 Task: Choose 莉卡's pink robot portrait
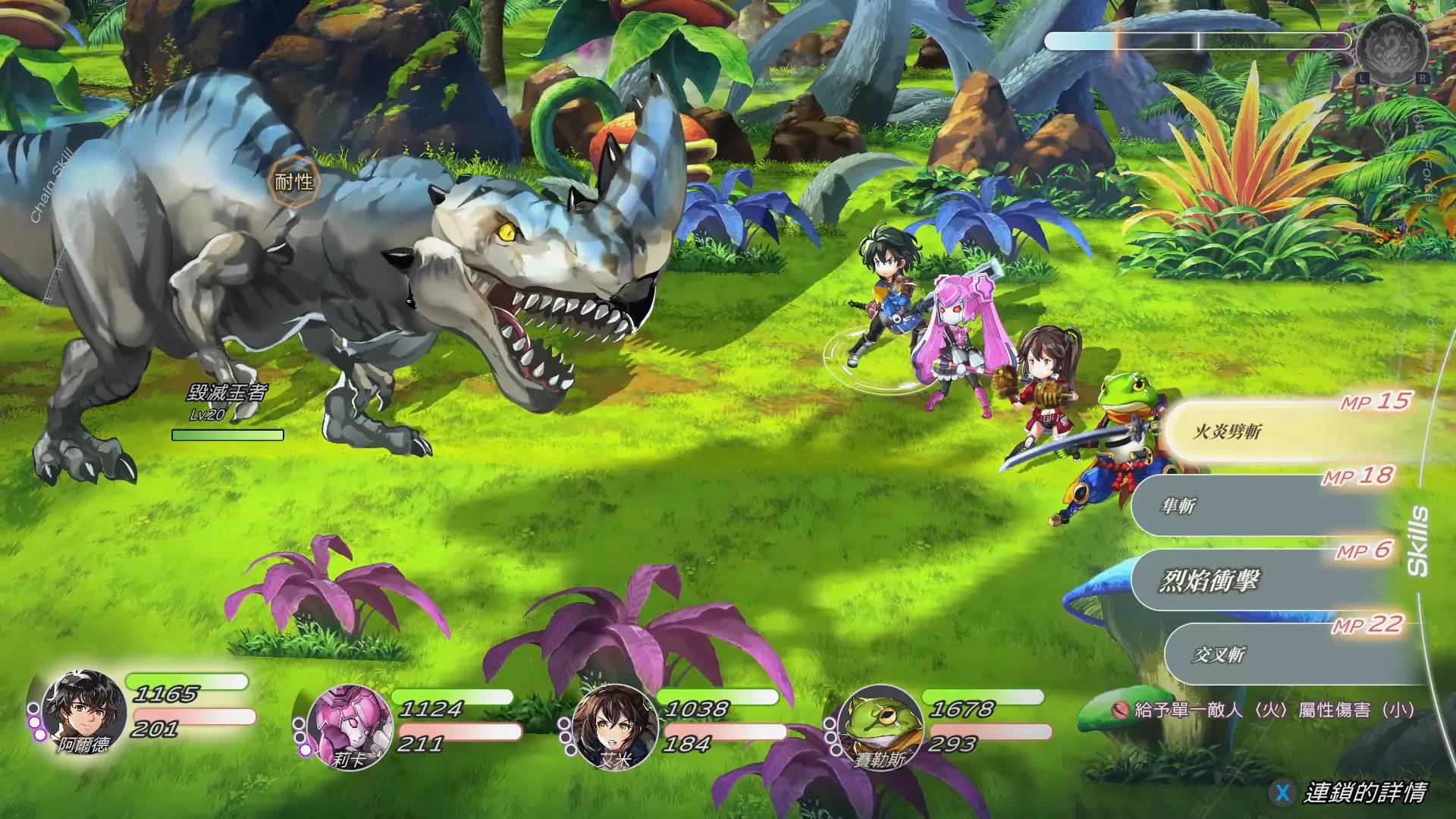click(x=350, y=726)
